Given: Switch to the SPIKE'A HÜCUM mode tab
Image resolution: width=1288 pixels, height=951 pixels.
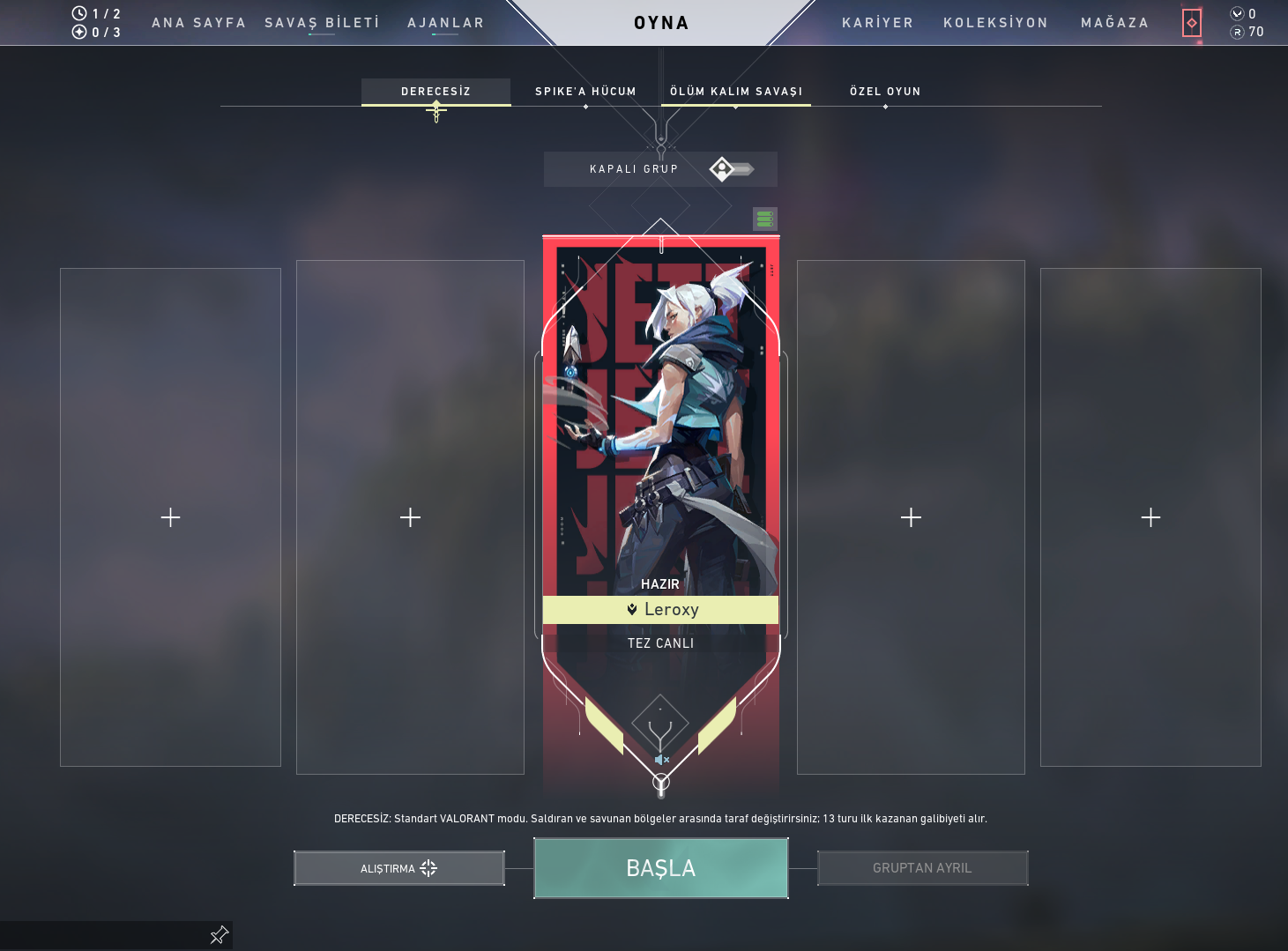Looking at the screenshot, I should 584,91.
